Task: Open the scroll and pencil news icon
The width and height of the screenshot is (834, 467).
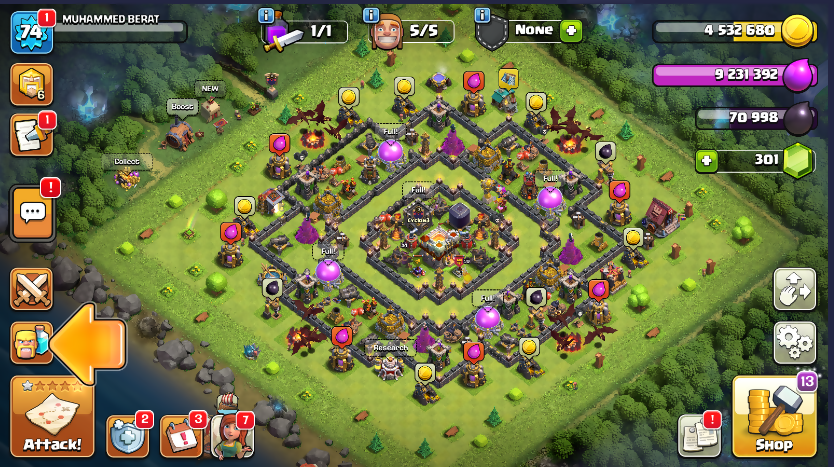Action: click(x=30, y=136)
